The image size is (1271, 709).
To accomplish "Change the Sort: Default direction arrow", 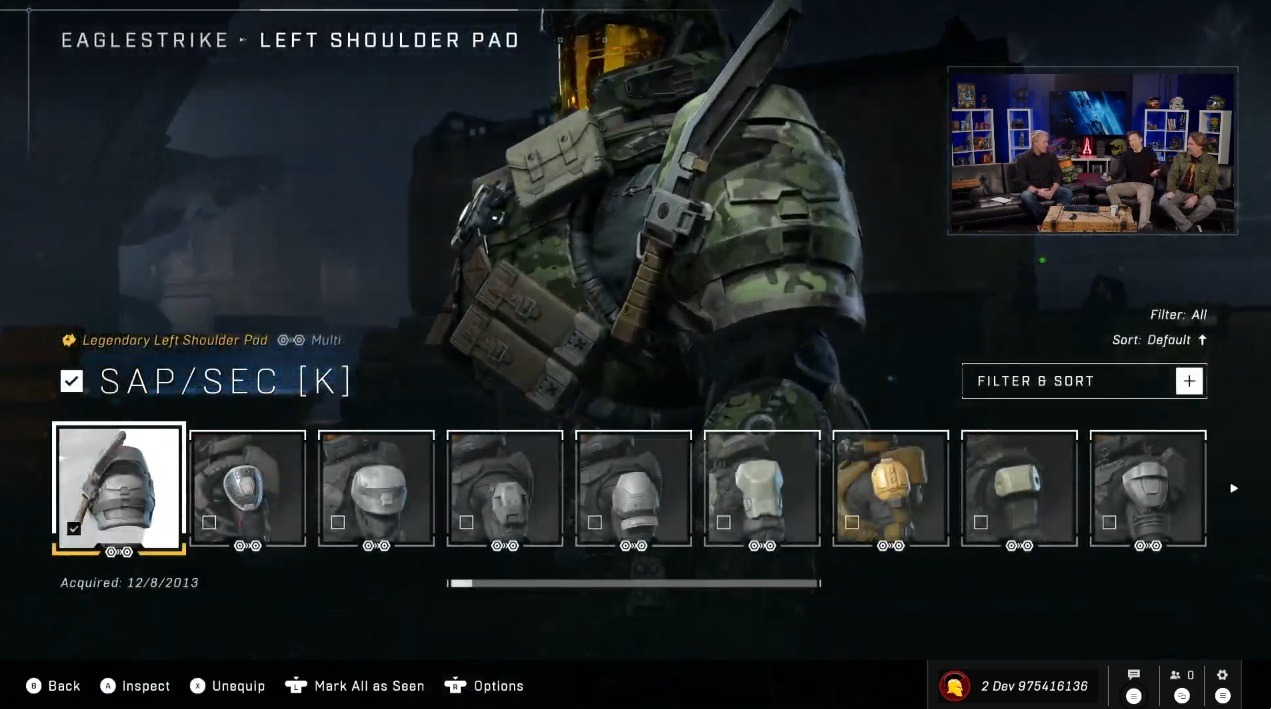I will pyautogui.click(x=1202, y=340).
